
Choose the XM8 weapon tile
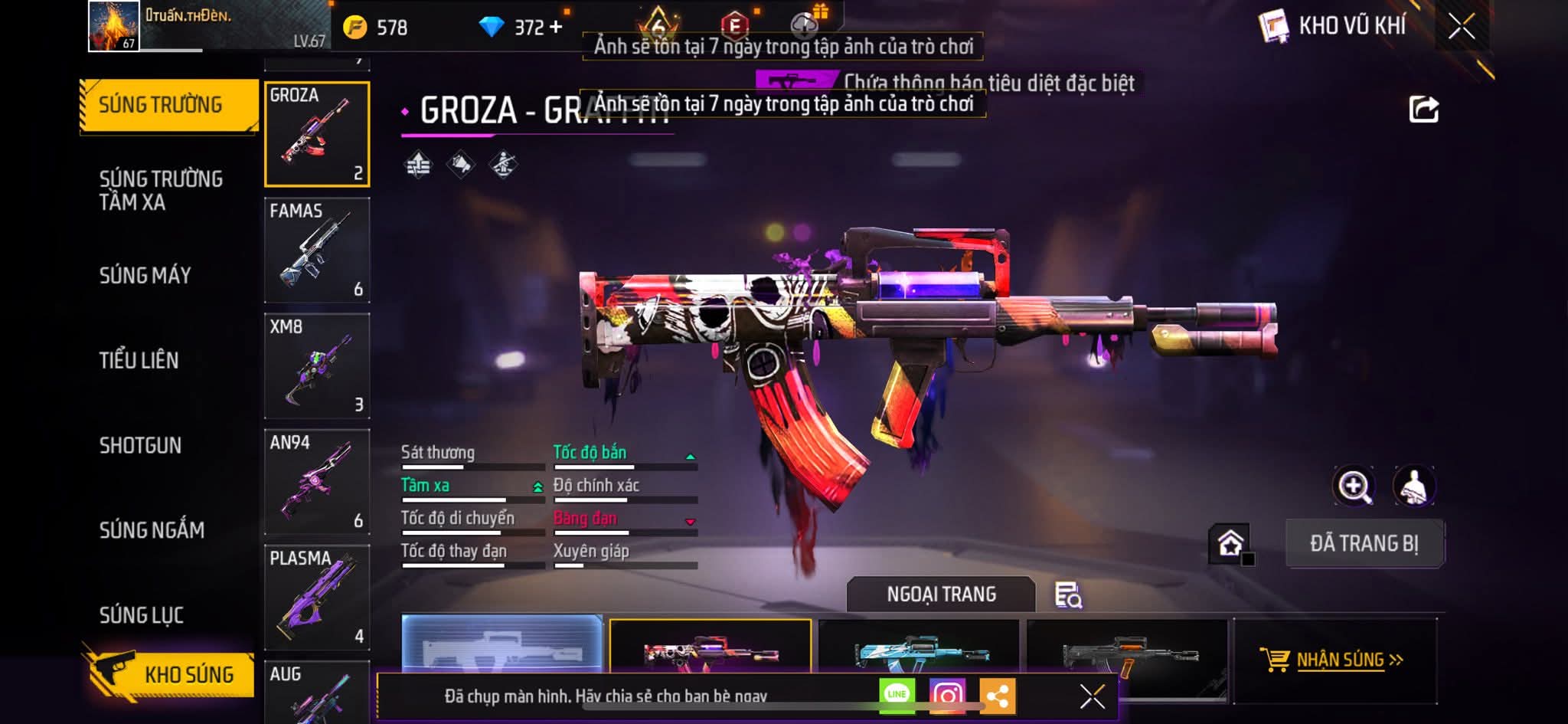(317, 365)
